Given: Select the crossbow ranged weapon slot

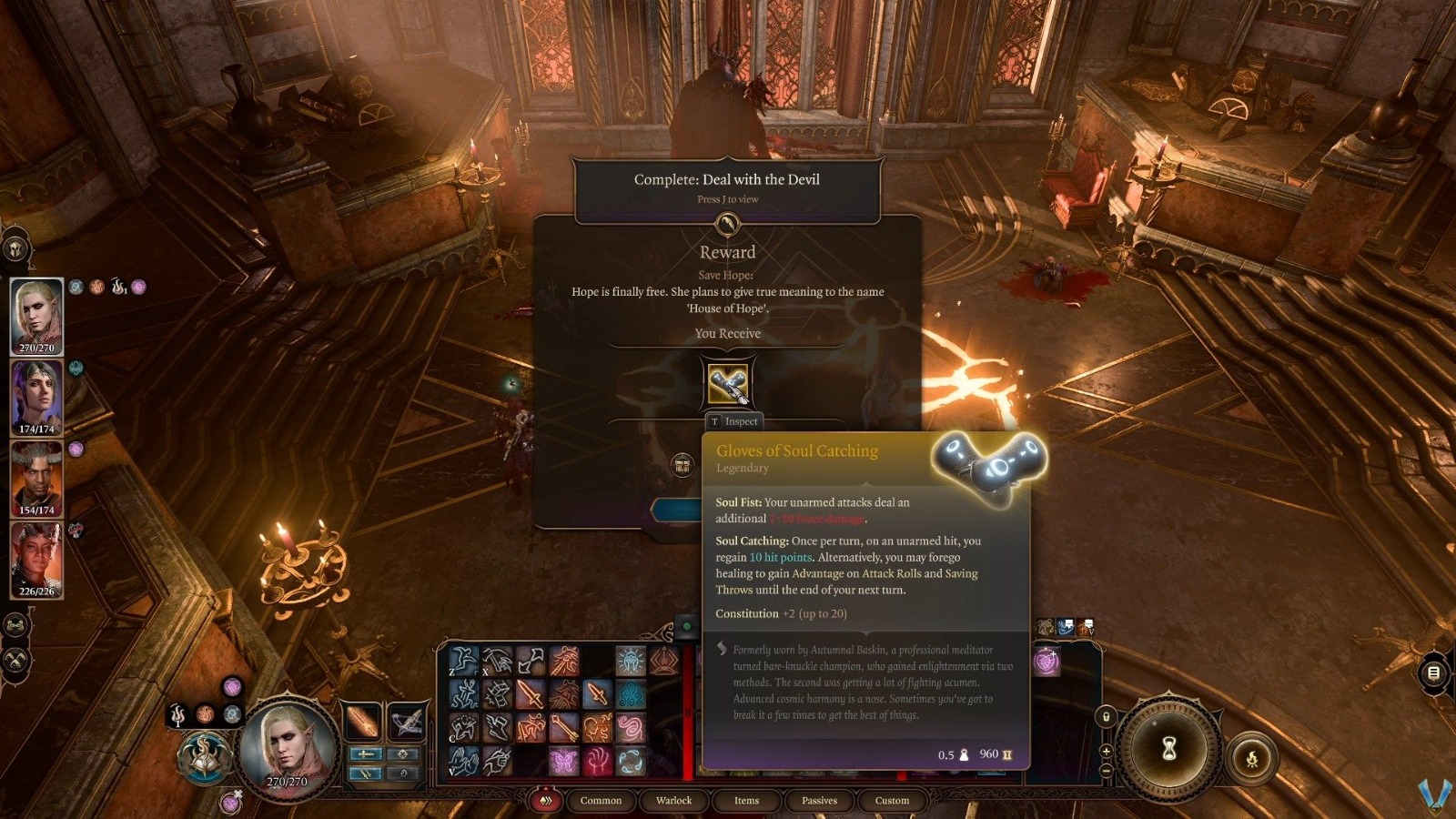Looking at the screenshot, I should [x=406, y=723].
